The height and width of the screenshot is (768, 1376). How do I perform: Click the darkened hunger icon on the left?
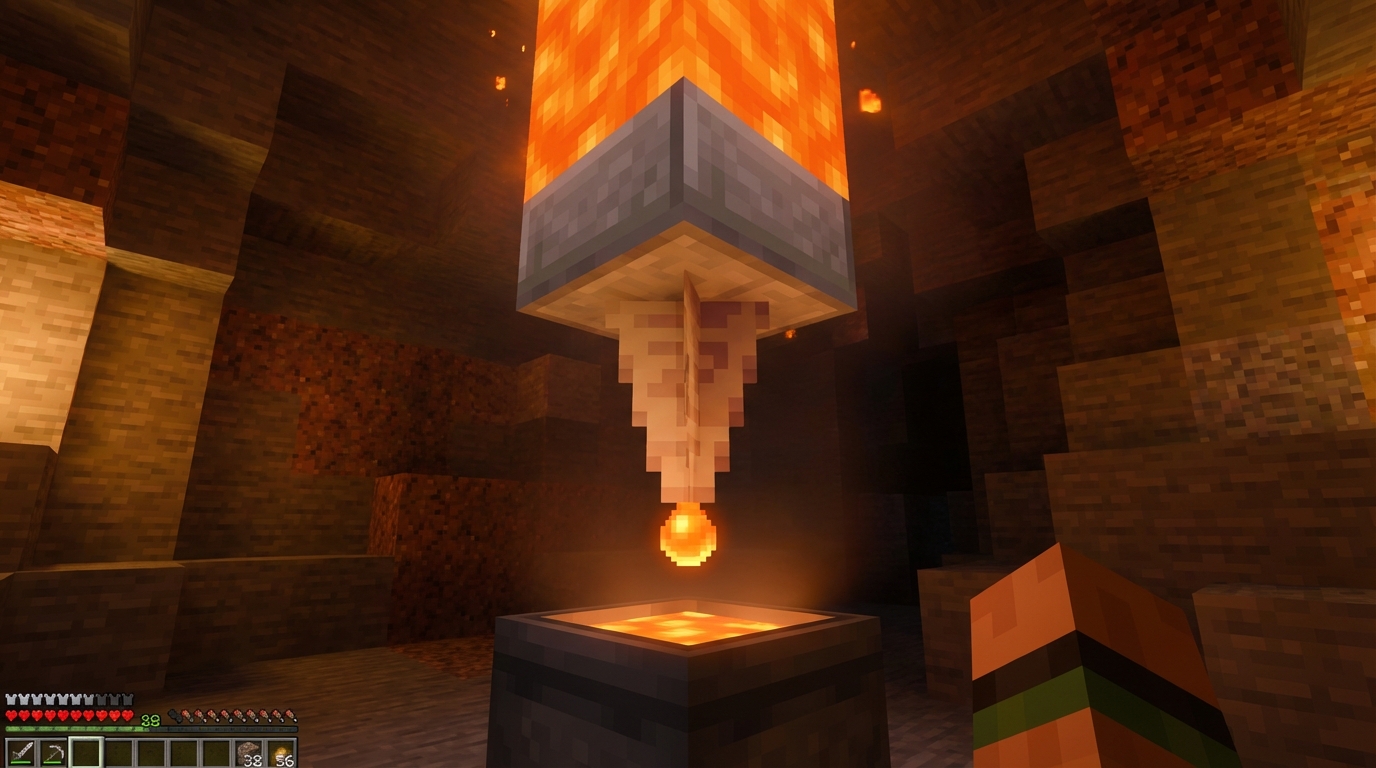click(x=176, y=715)
